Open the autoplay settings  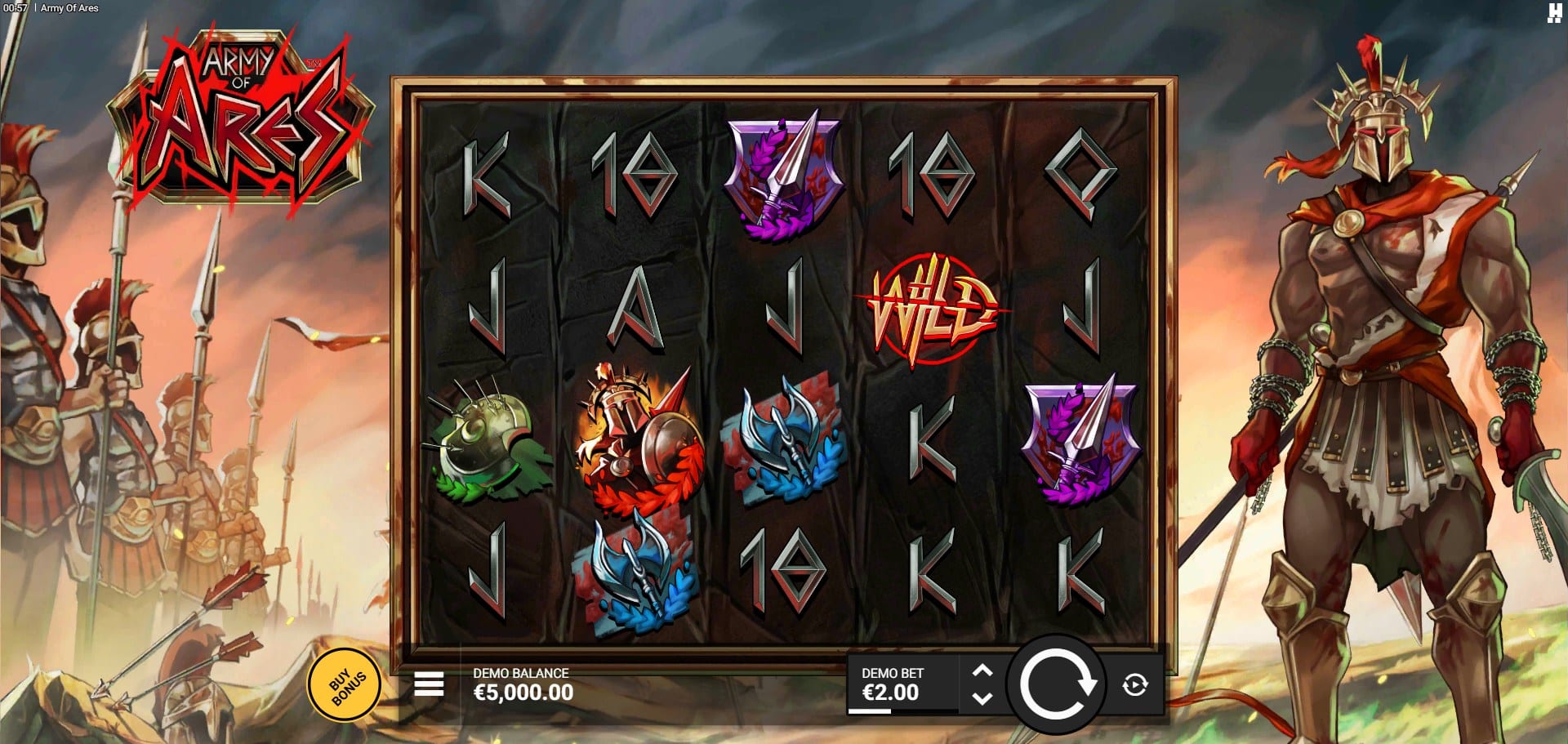1135,684
